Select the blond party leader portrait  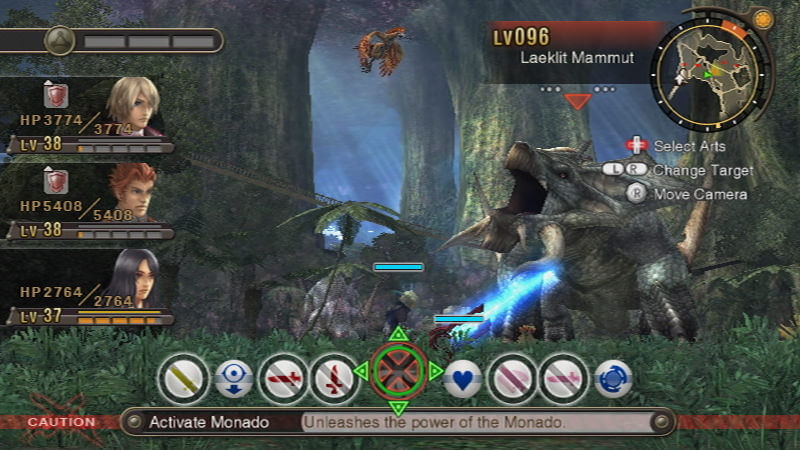tap(131, 105)
